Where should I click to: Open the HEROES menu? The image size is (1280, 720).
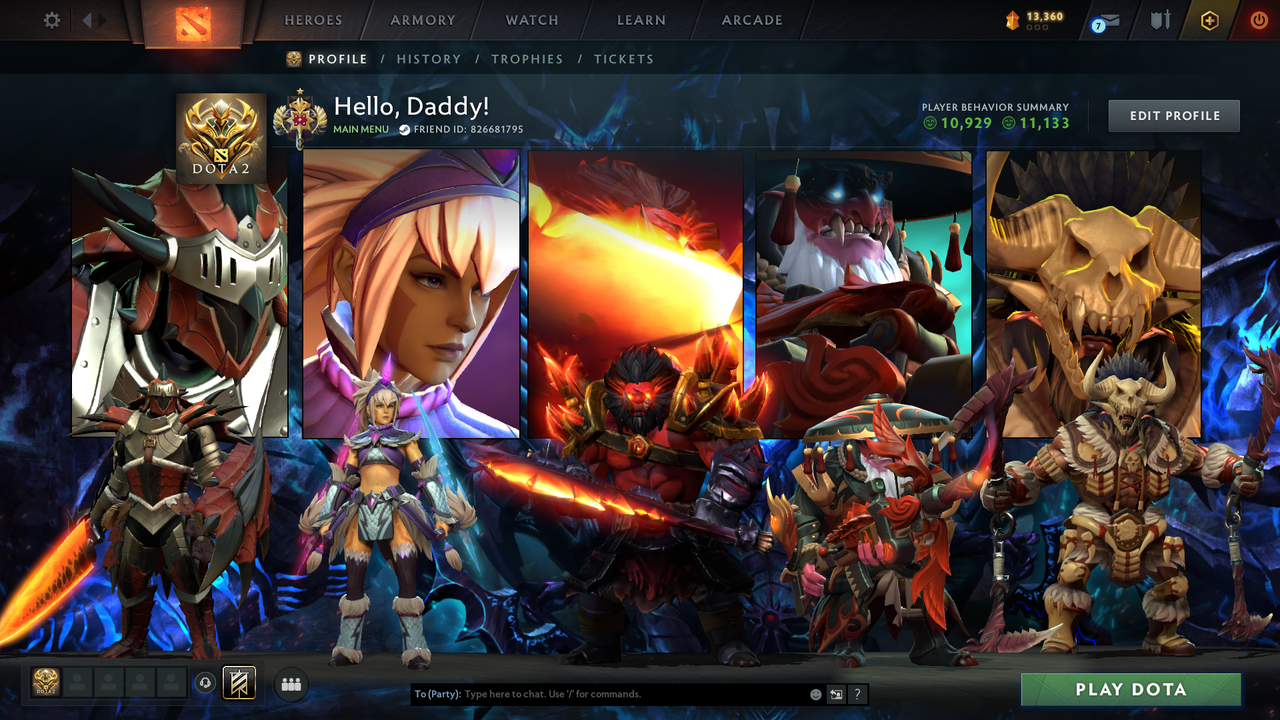click(x=313, y=20)
